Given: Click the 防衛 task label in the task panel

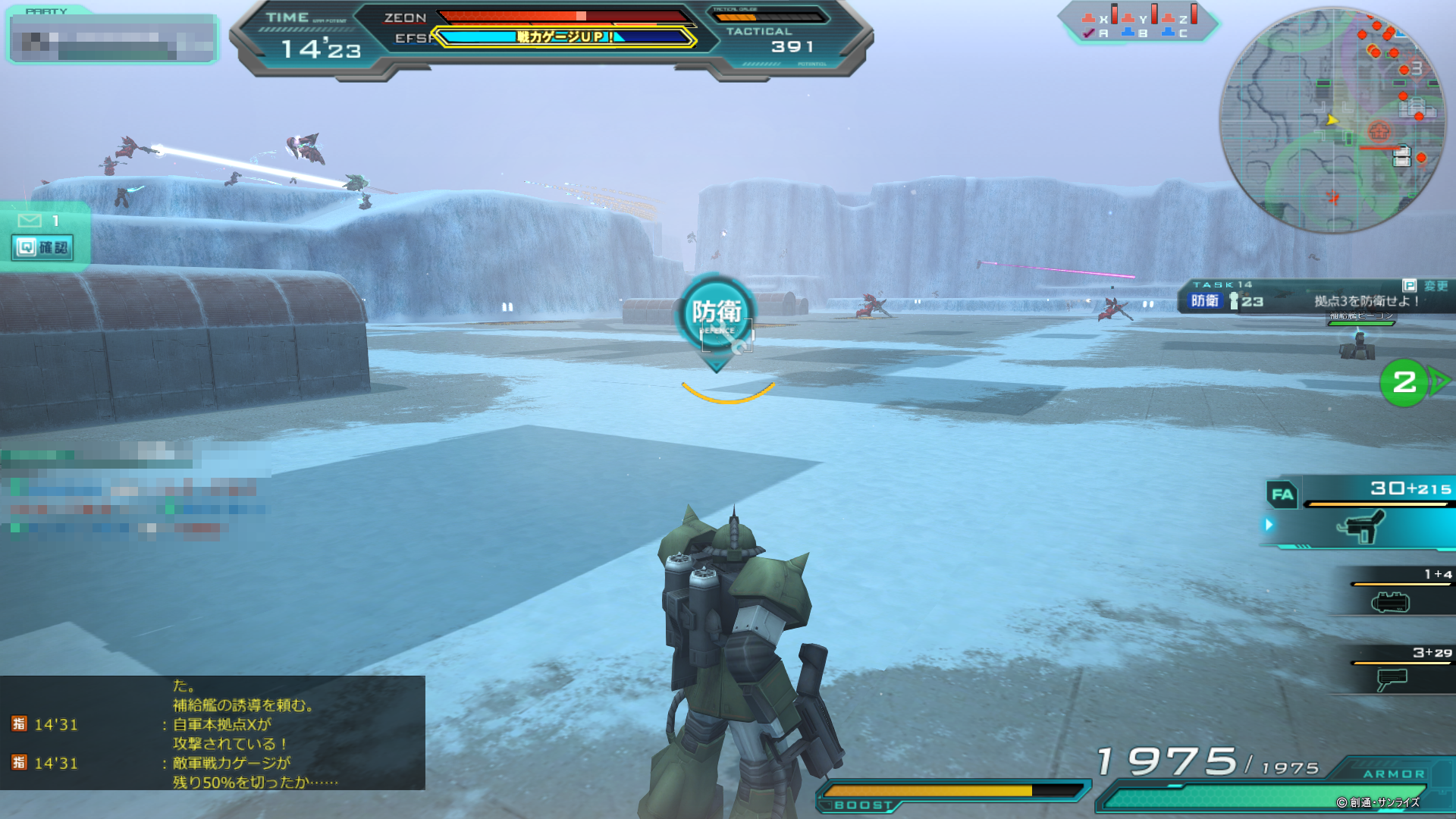Looking at the screenshot, I should pos(1204,301).
